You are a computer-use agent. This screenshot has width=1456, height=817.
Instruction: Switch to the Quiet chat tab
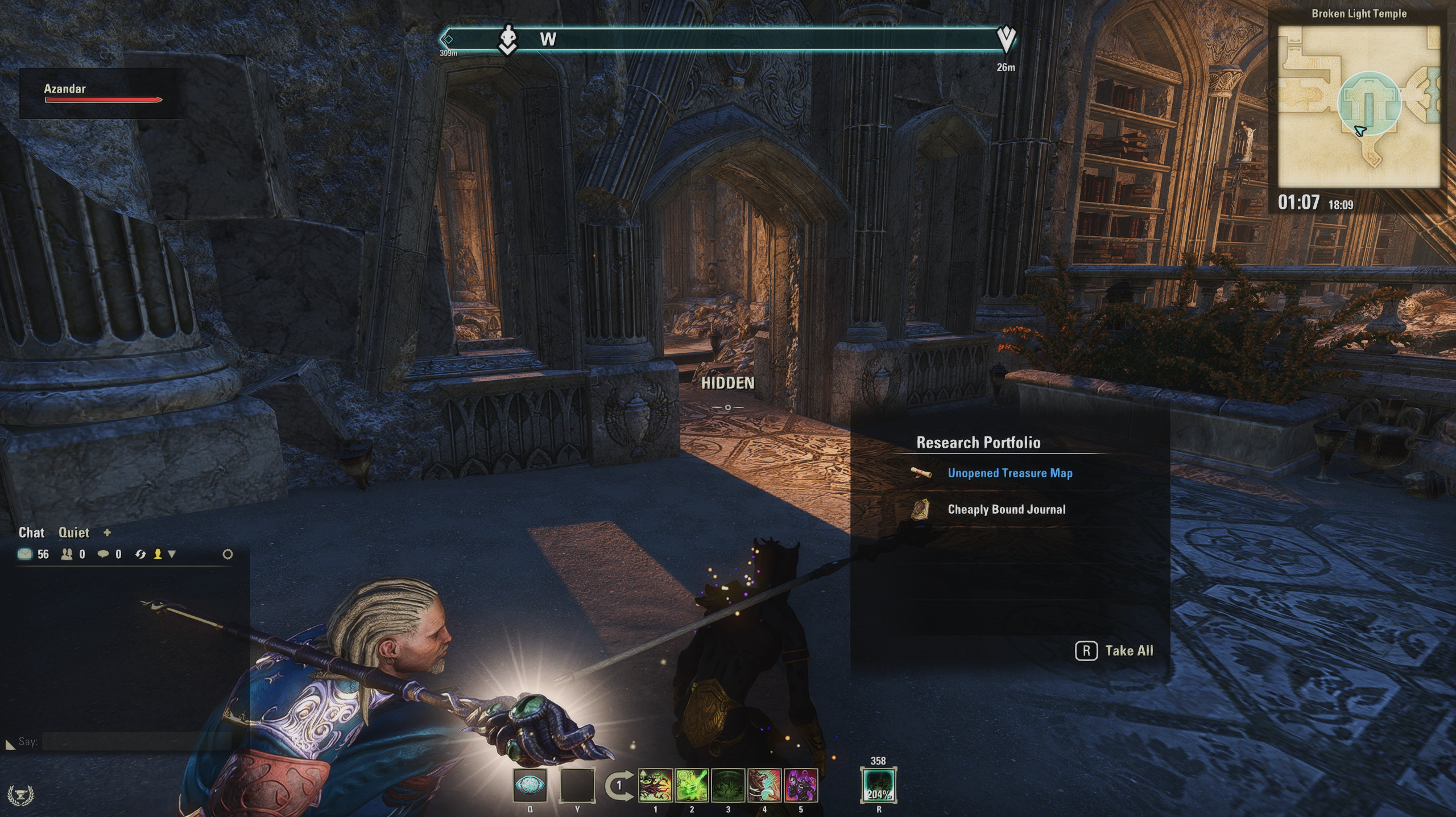pyautogui.click(x=74, y=533)
